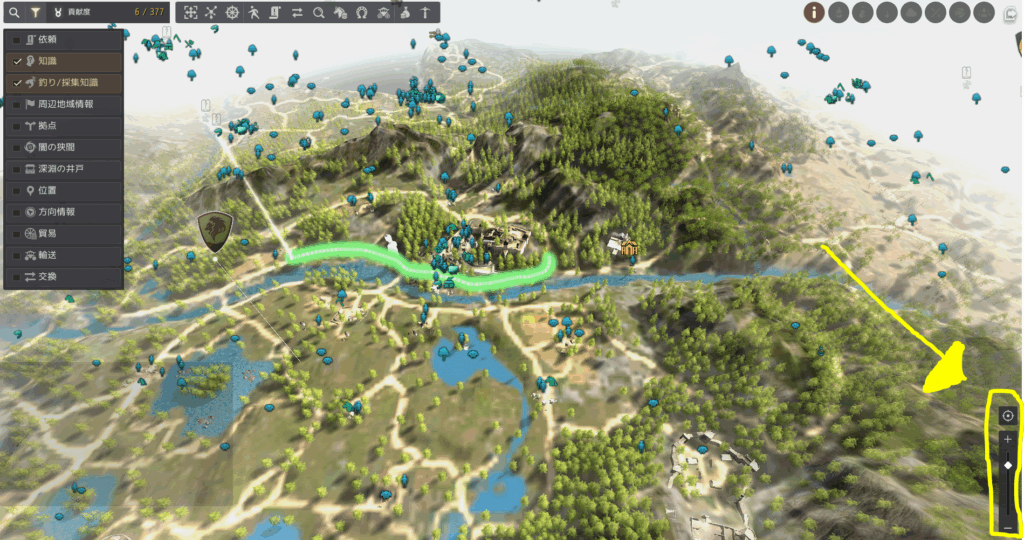Uncheck the 釣り/採集知識 filter
This screenshot has height=540, width=1024.
(x=17, y=82)
